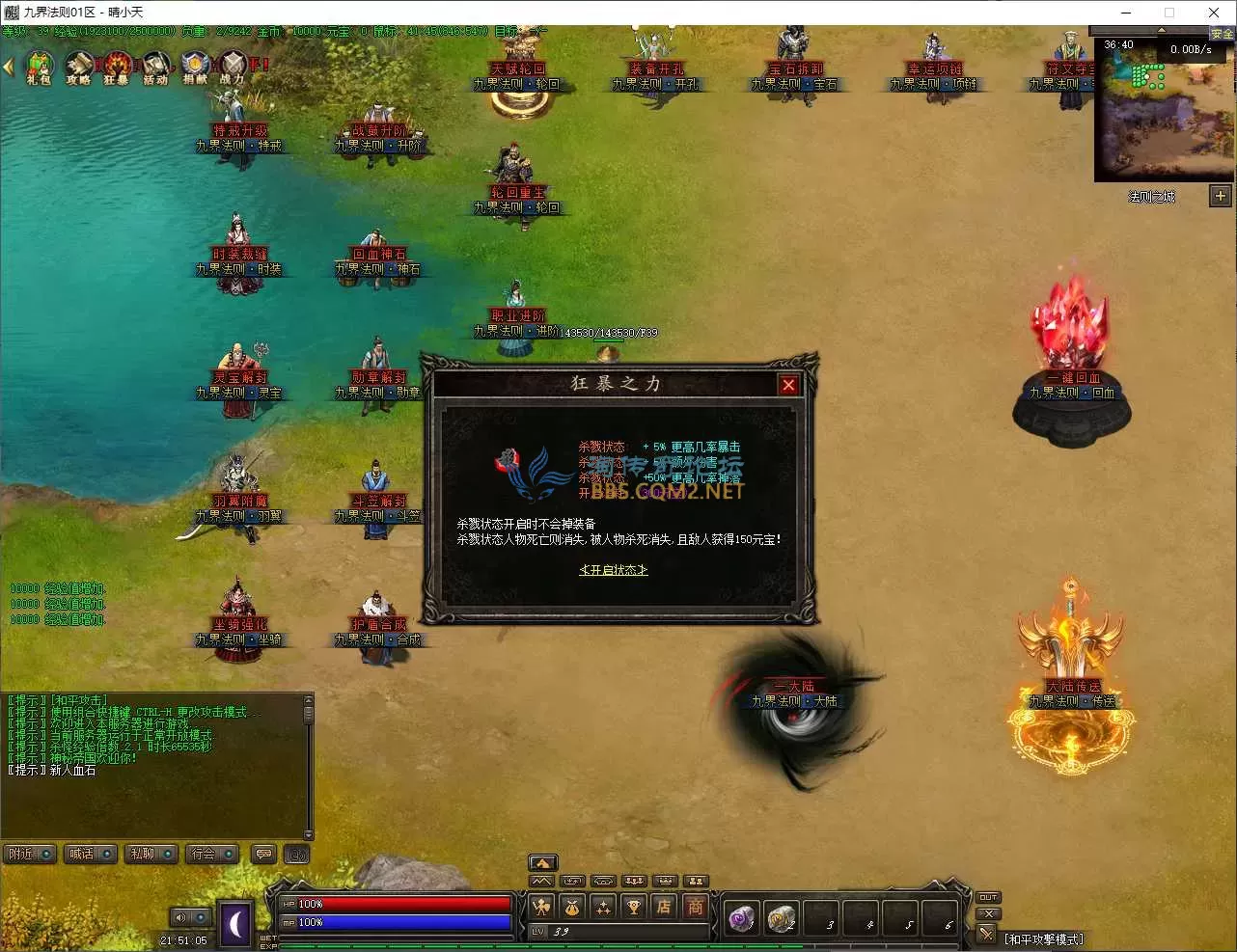Open the 狂暴 berserk flame icon
This screenshot has width=1237, height=952.
coord(117,68)
